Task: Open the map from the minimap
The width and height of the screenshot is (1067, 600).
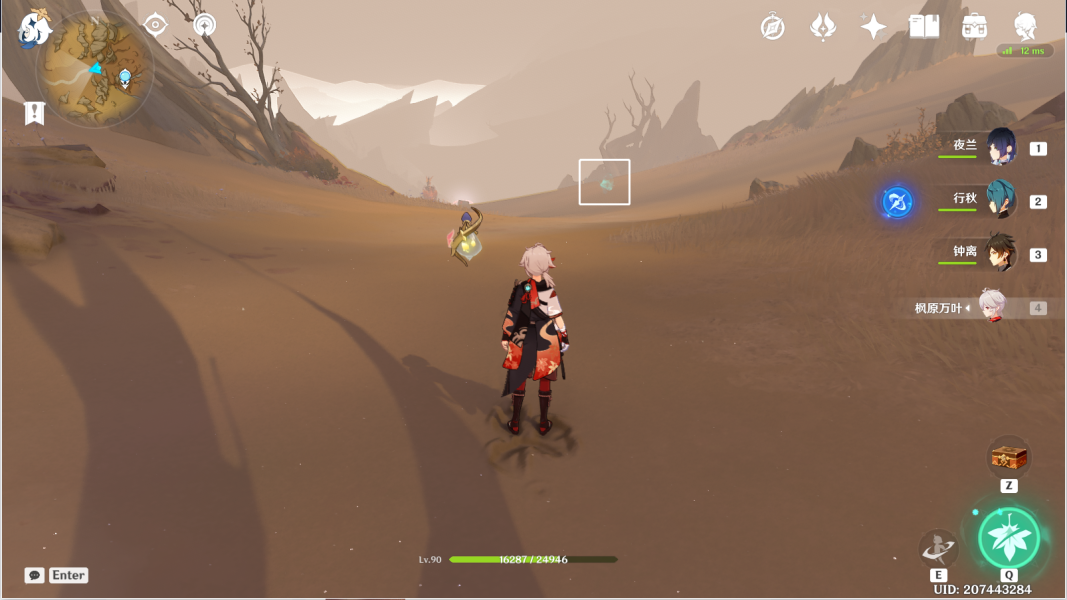Action: [94, 72]
